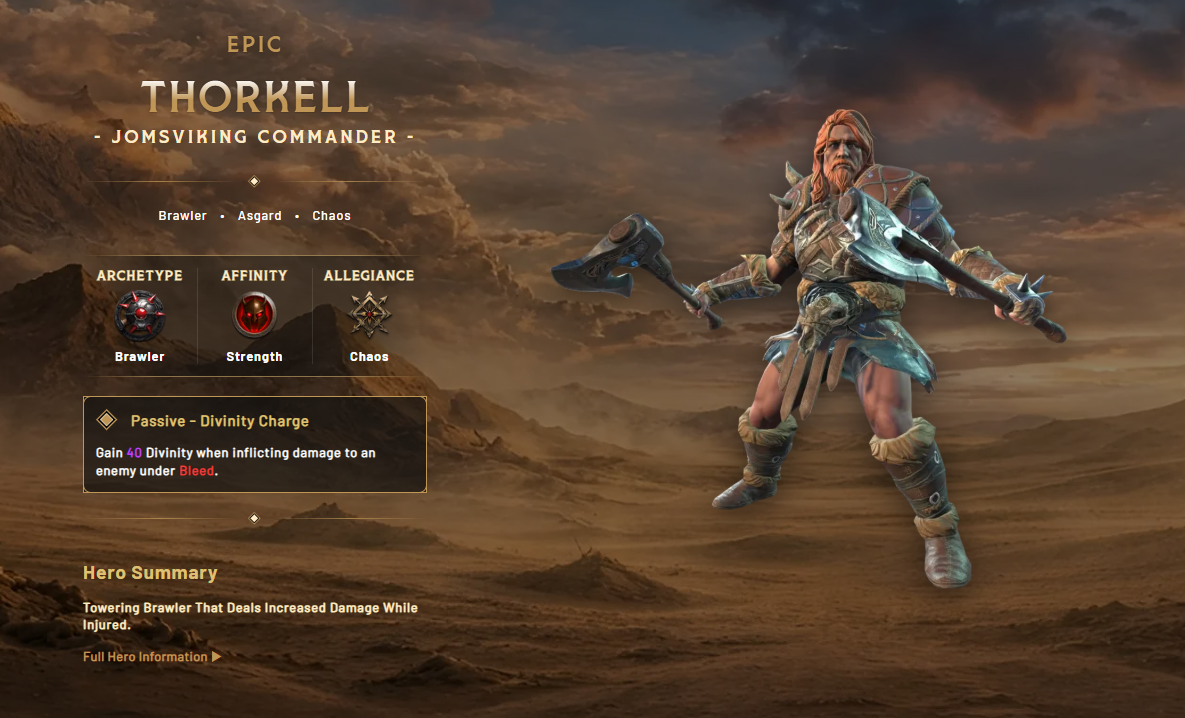Open the Passive Divinity Charge panel
The image size is (1185, 718).
coord(255,444)
